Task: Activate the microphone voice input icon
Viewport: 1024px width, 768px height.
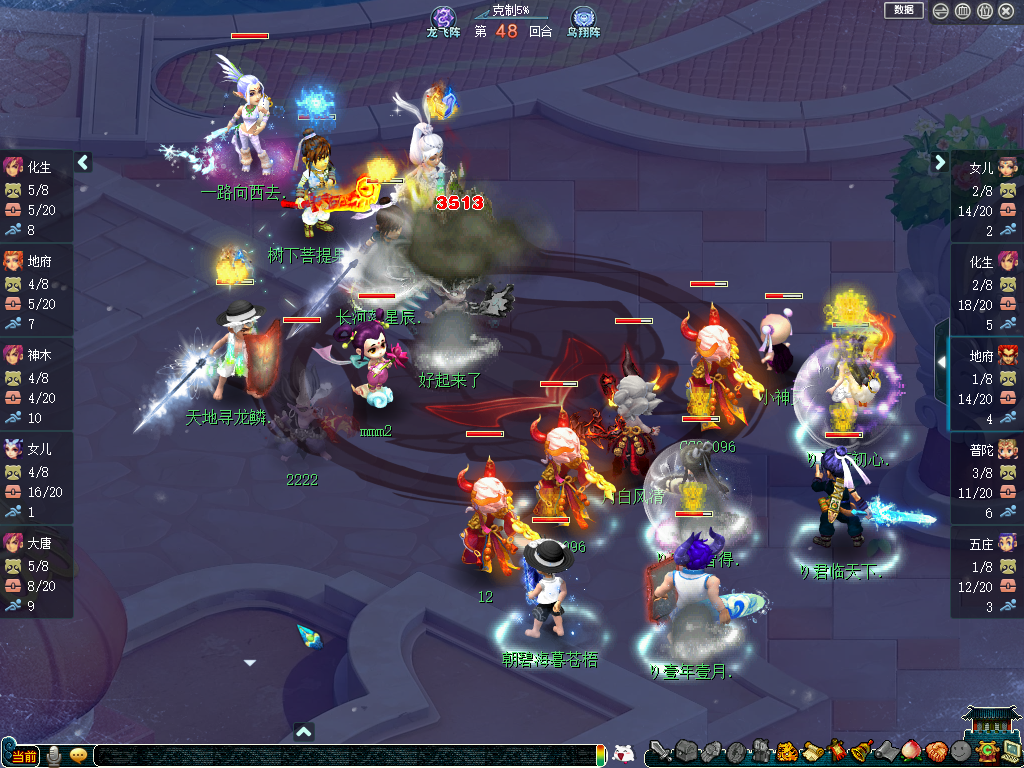Action: pos(54,755)
